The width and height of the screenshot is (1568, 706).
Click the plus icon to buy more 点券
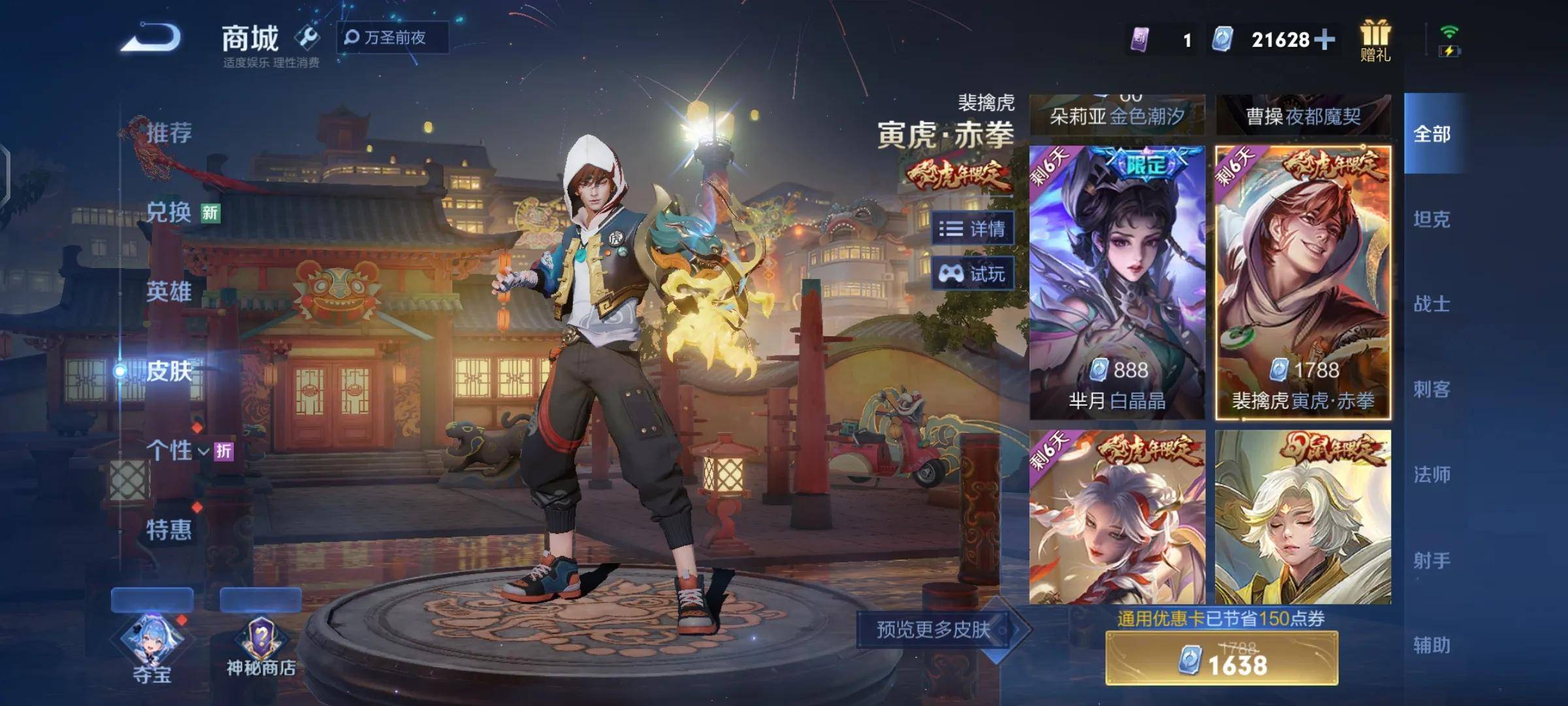click(x=1324, y=41)
